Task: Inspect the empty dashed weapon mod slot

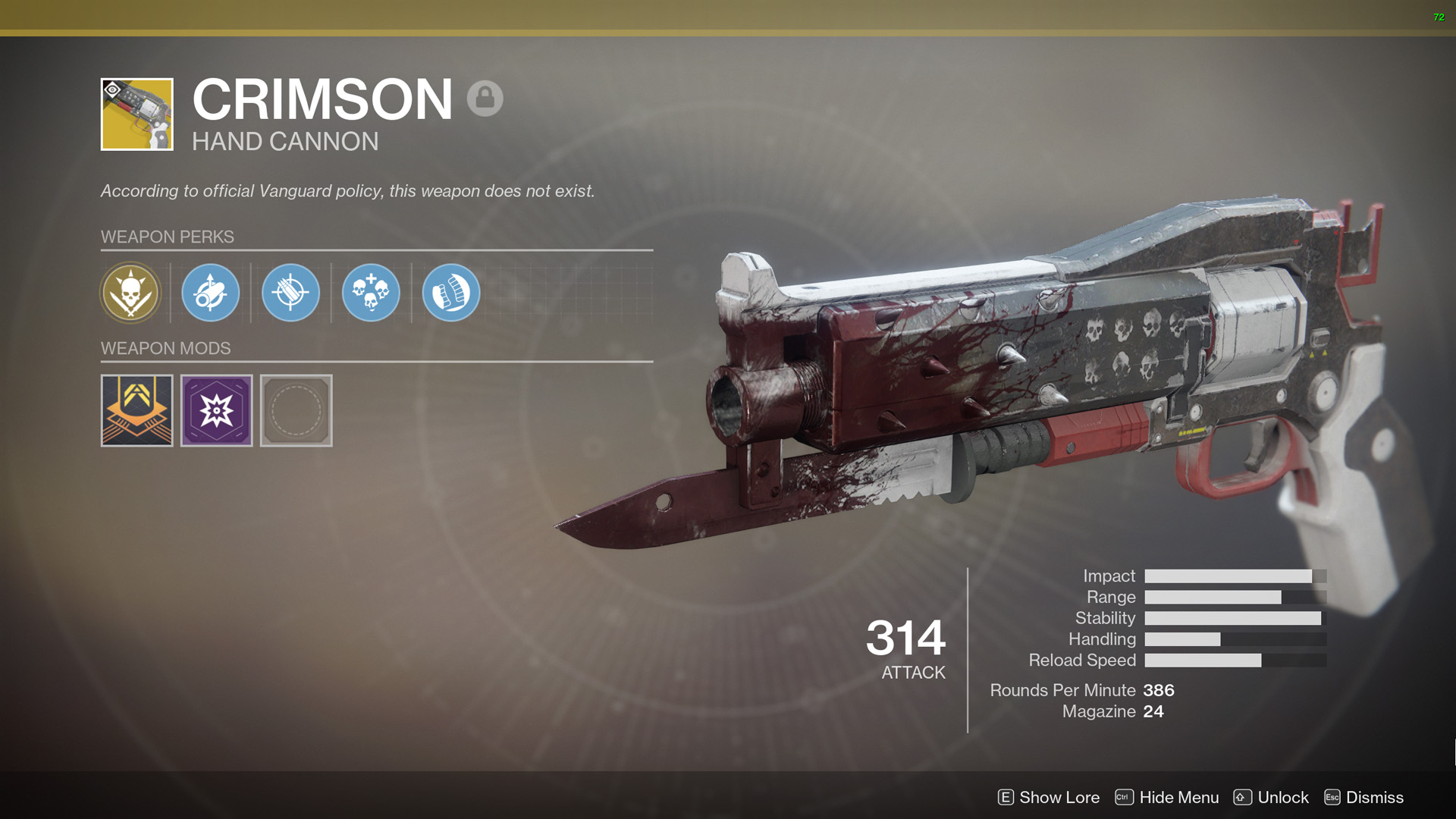Action: click(296, 410)
